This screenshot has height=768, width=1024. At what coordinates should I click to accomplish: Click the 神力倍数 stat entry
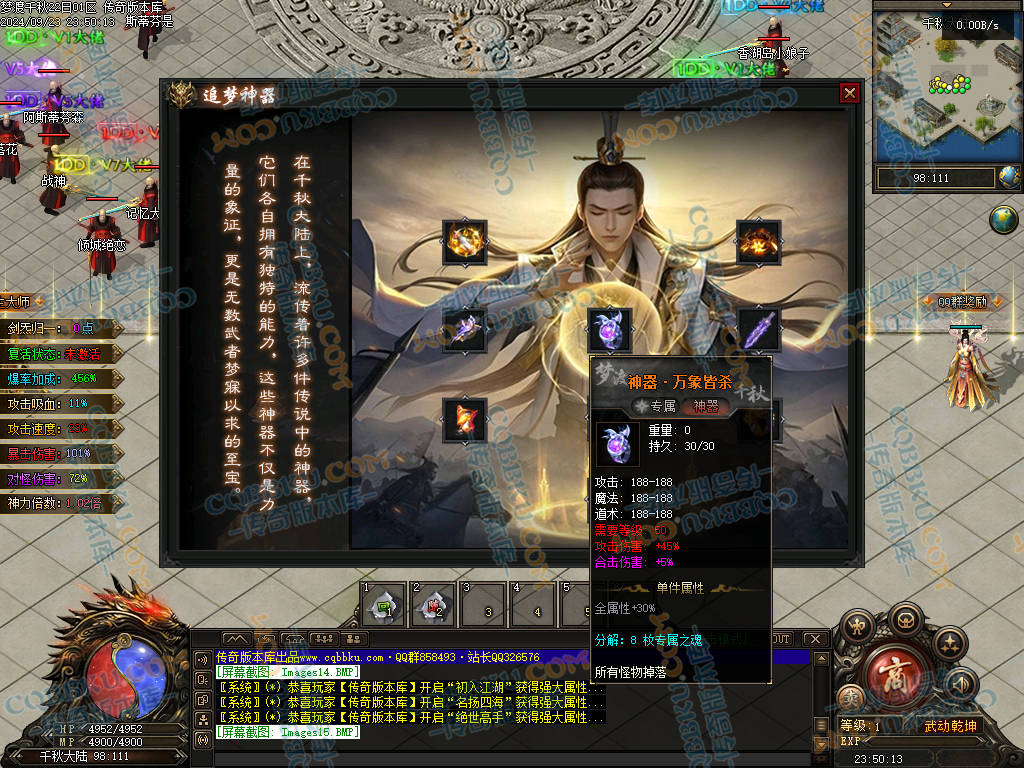58,503
